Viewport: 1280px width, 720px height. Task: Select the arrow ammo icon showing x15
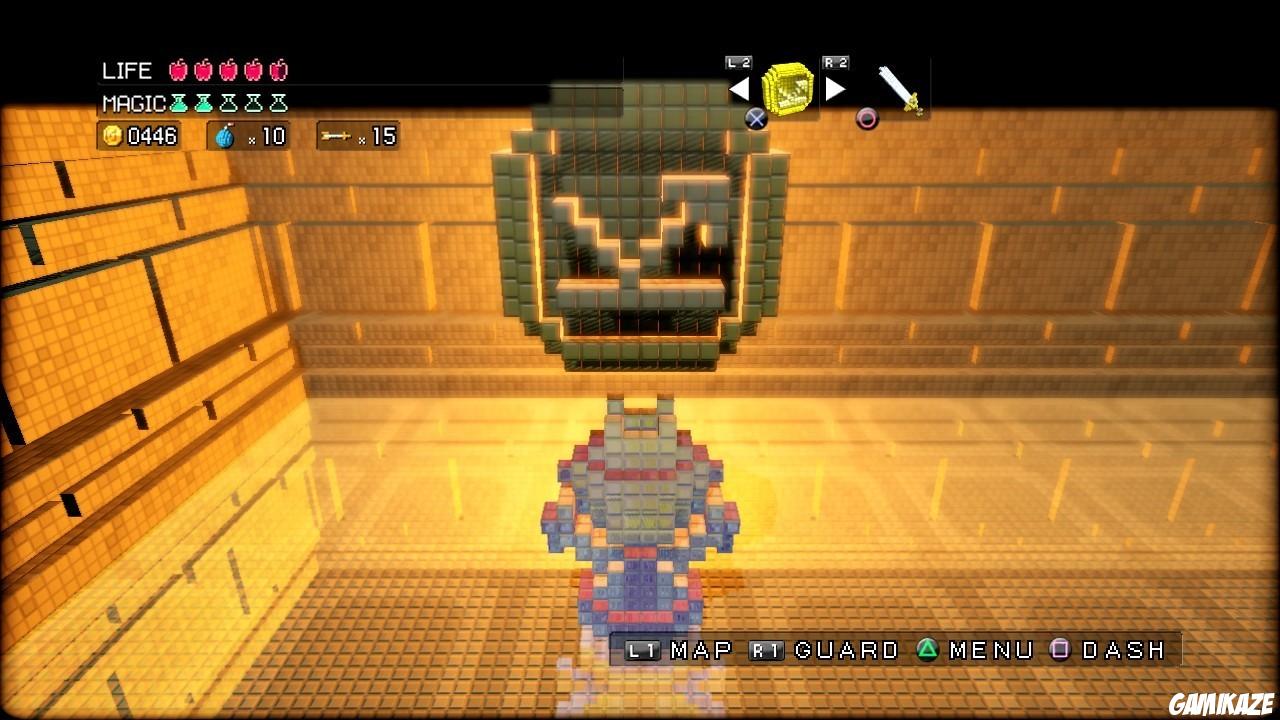click(334, 136)
